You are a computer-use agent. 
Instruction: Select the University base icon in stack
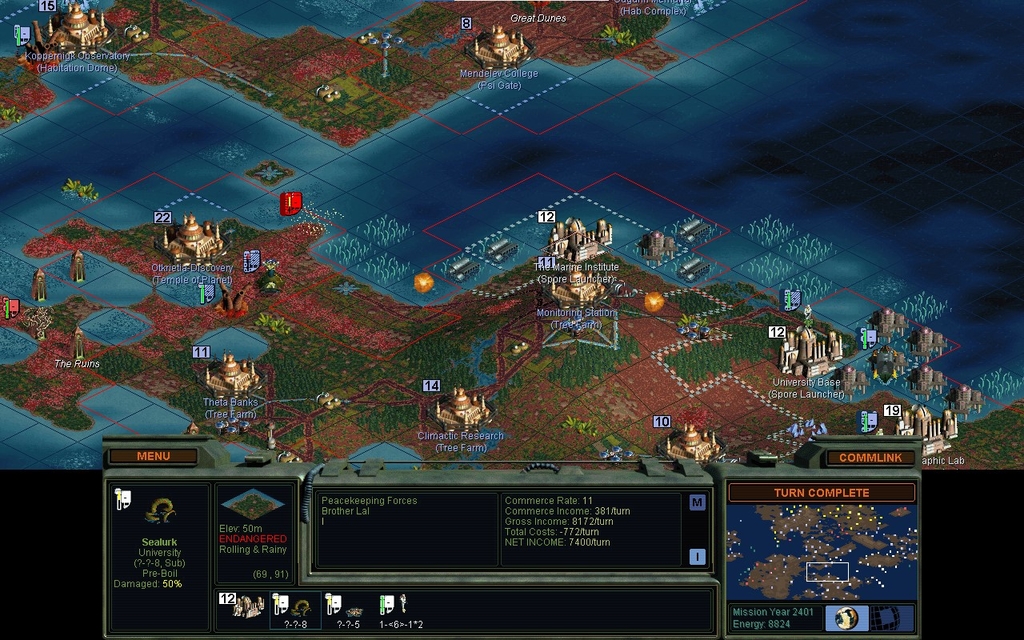click(244, 606)
